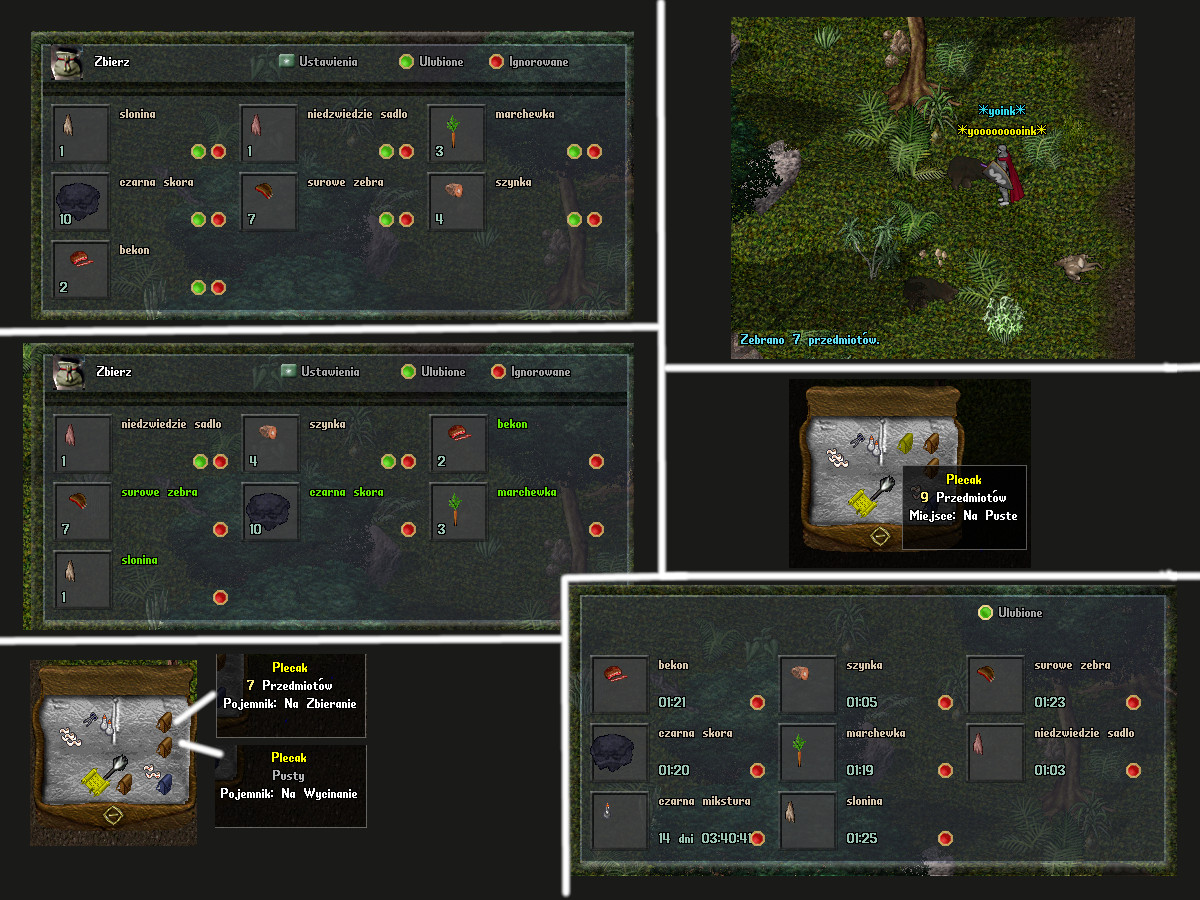Select the green-labeled czarna skora slot
Viewport: 1200px width, 900px height.
tap(271, 511)
